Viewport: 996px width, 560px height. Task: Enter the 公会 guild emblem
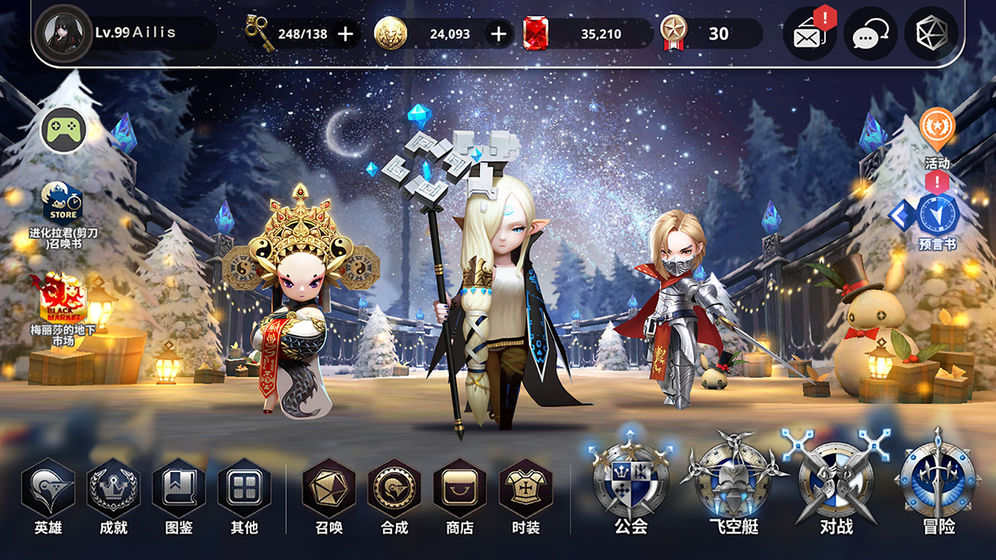coord(631,480)
